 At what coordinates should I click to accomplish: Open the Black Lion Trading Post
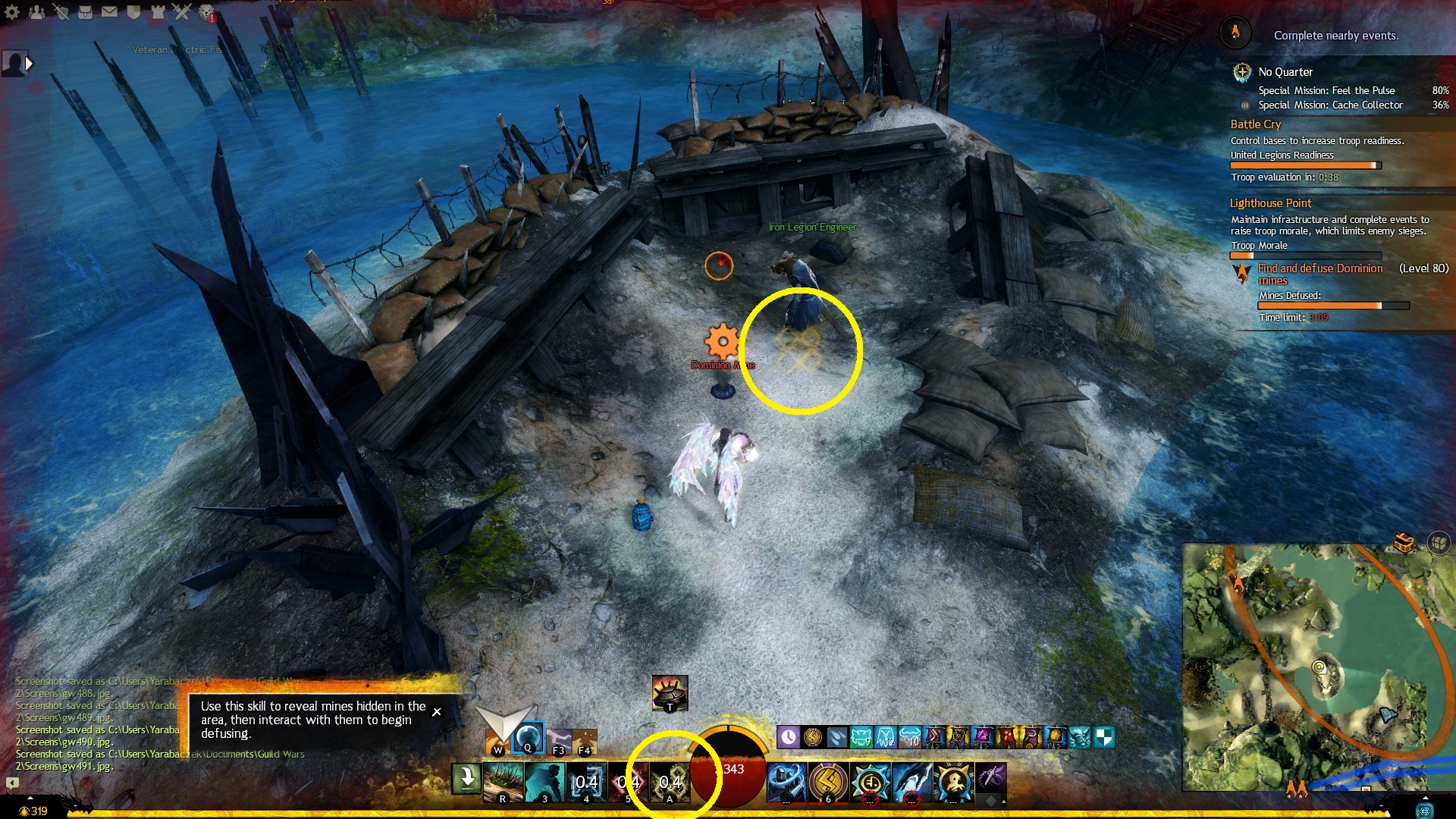click(x=206, y=11)
